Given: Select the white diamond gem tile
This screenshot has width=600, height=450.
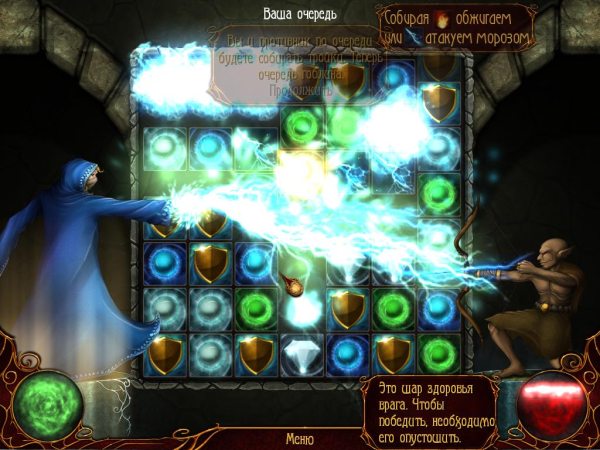Looking at the screenshot, I should pos(300,354).
